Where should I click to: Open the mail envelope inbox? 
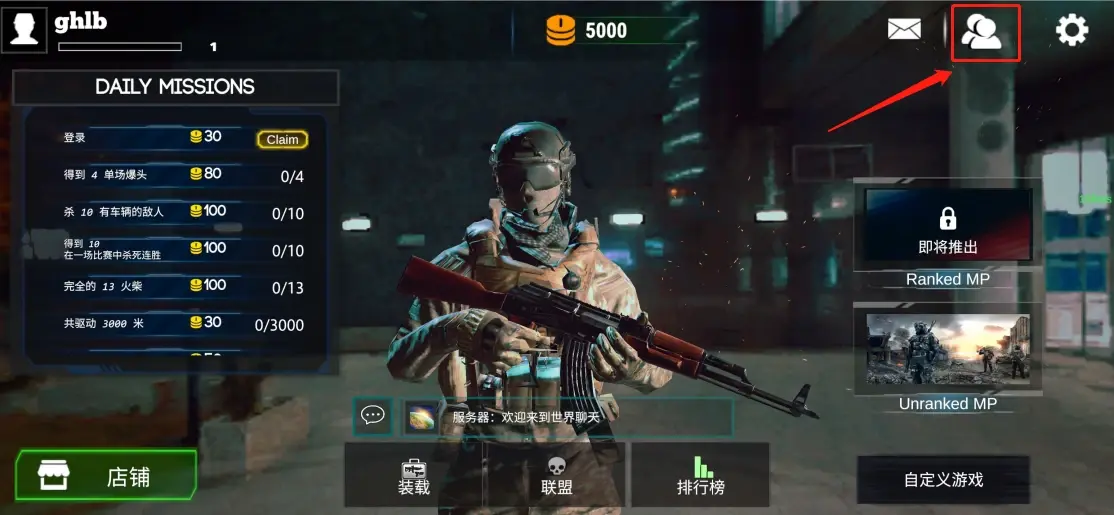point(904,30)
